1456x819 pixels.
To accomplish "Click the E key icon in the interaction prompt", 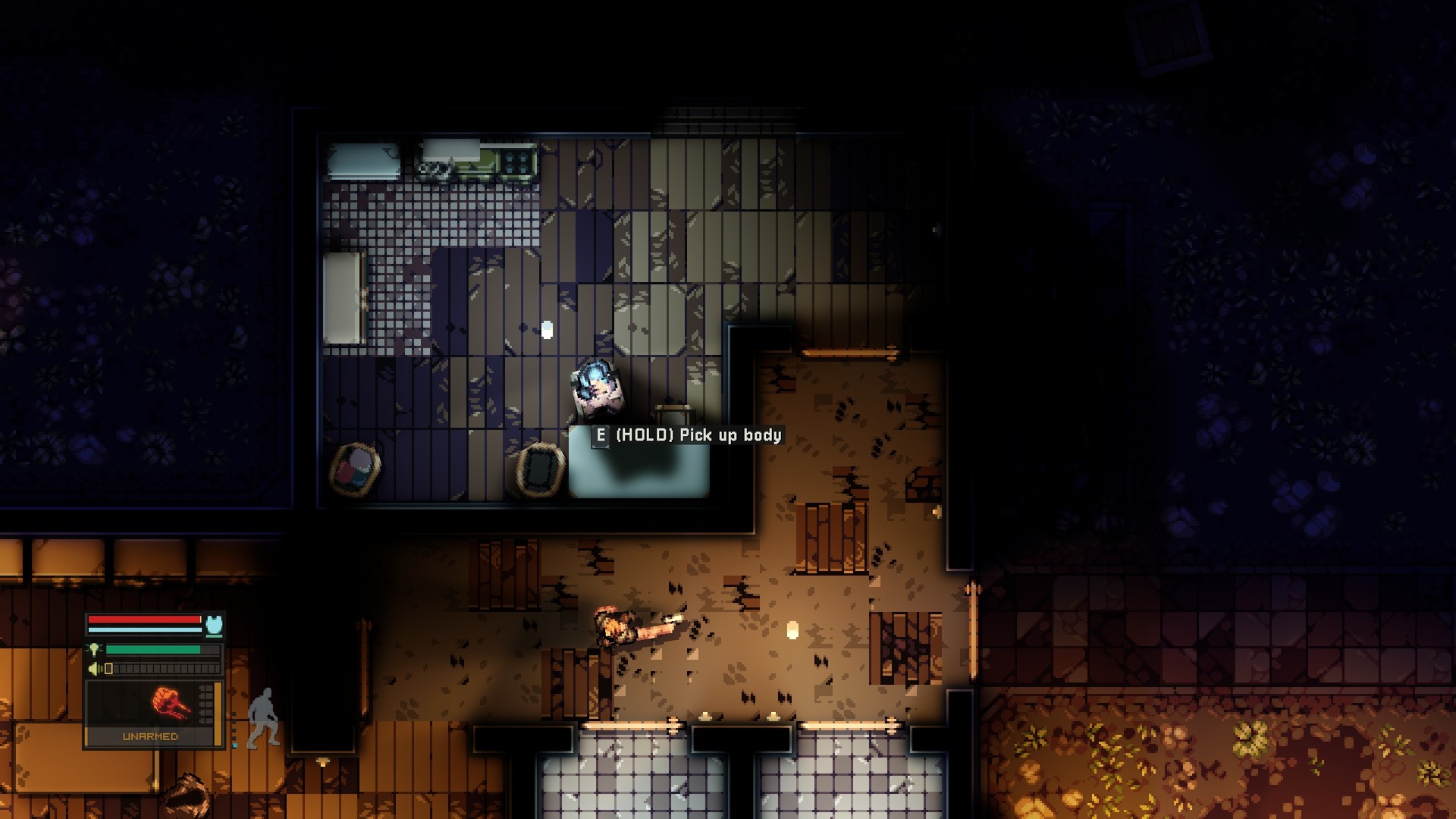I will [x=601, y=436].
